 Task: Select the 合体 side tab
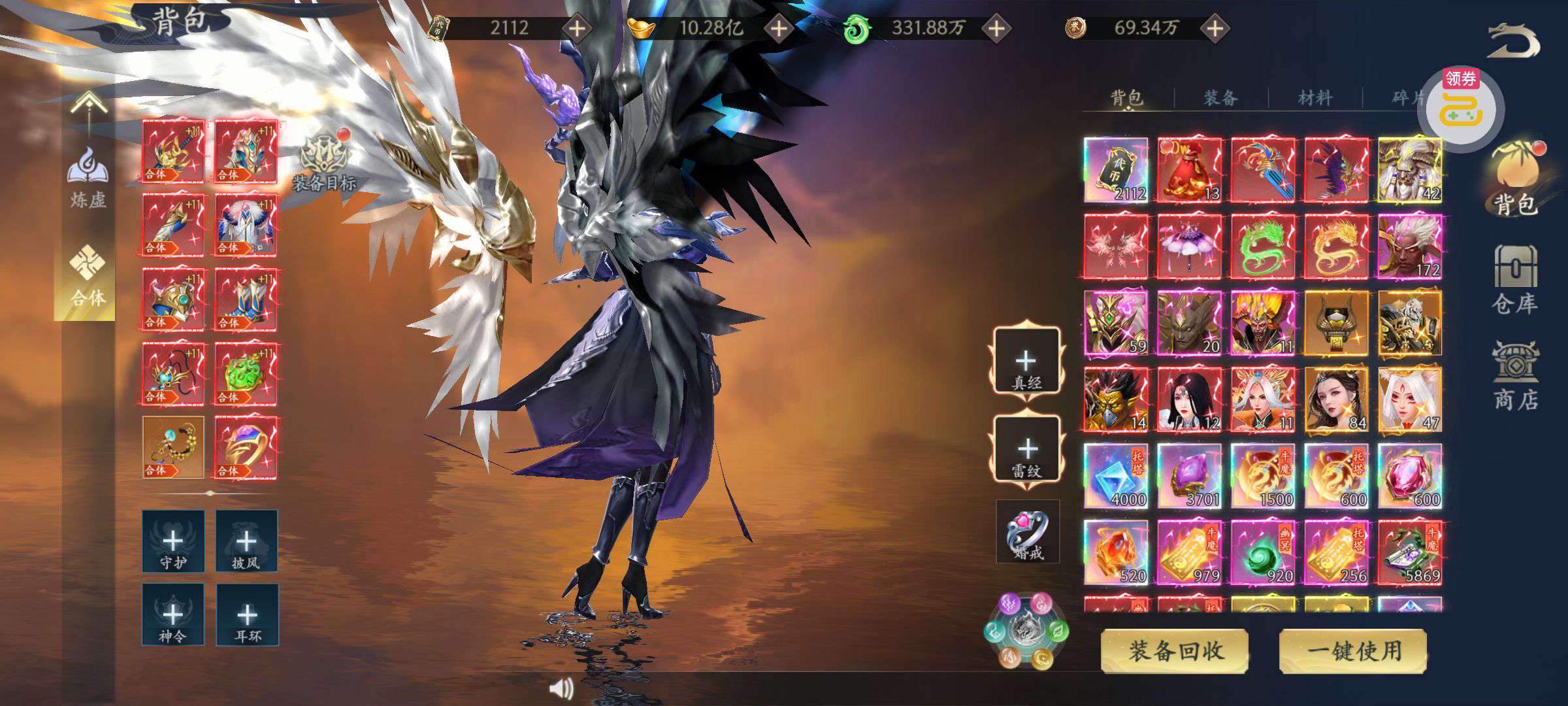coord(87,278)
